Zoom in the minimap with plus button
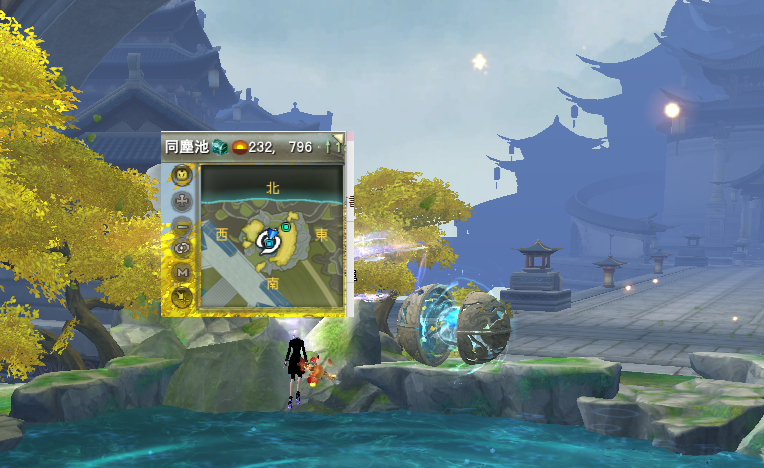This screenshot has height=468, width=764. pyautogui.click(x=182, y=200)
